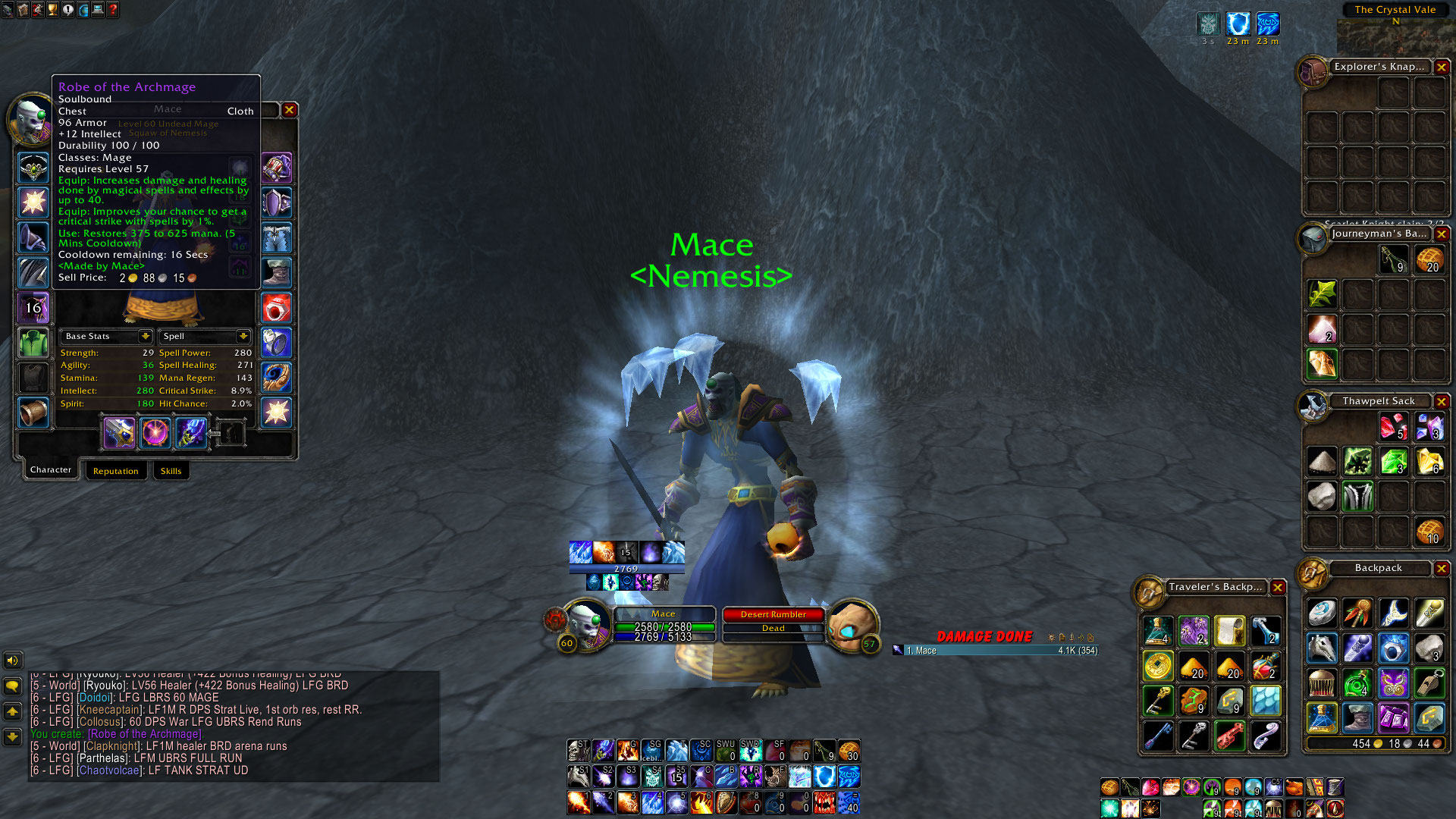Close the Journeyman's Bag window
The height and width of the screenshot is (819, 1456).
click(1441, 234)
